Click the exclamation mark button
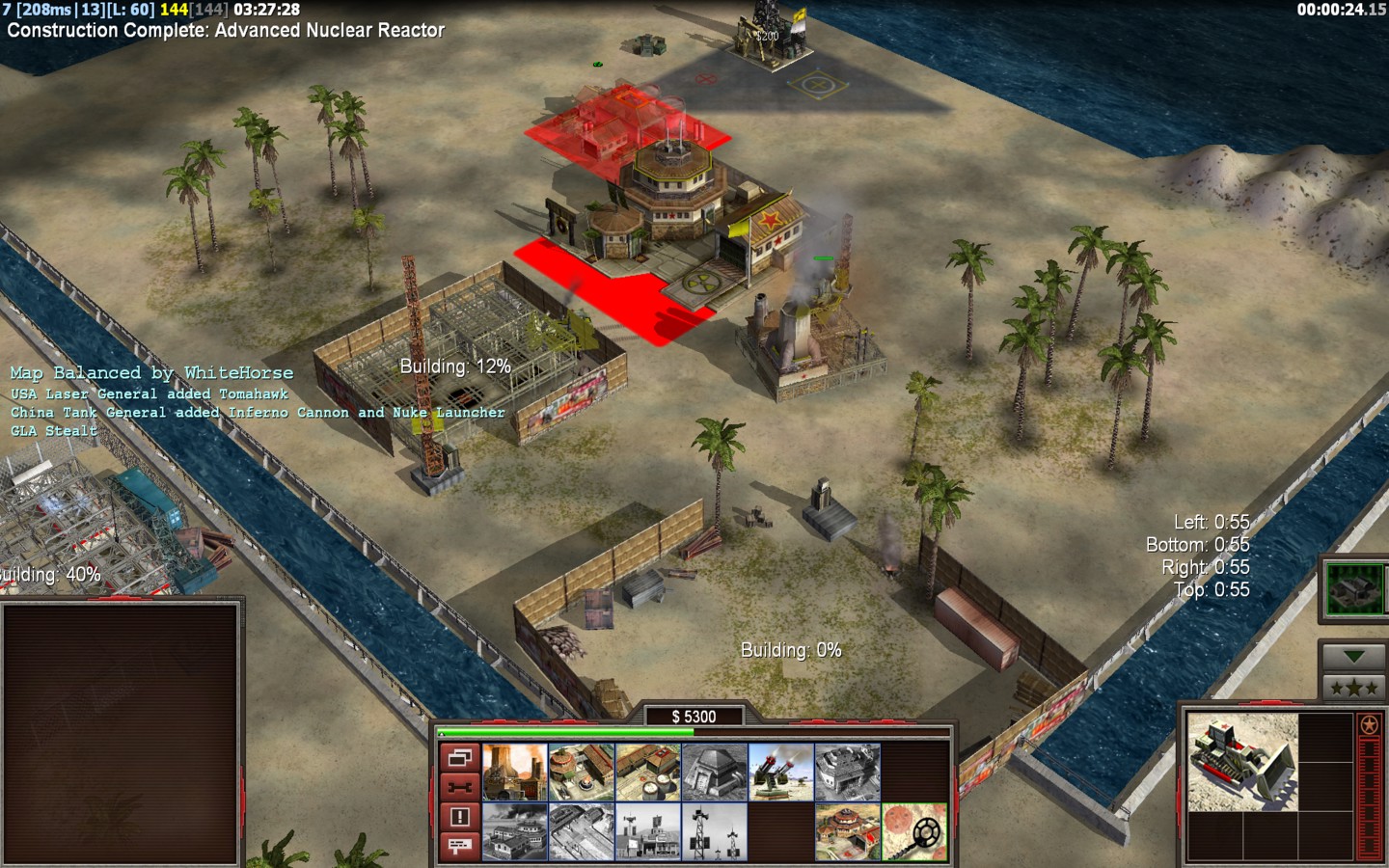This screenshot has height=868, width=1389. [459, 817]
